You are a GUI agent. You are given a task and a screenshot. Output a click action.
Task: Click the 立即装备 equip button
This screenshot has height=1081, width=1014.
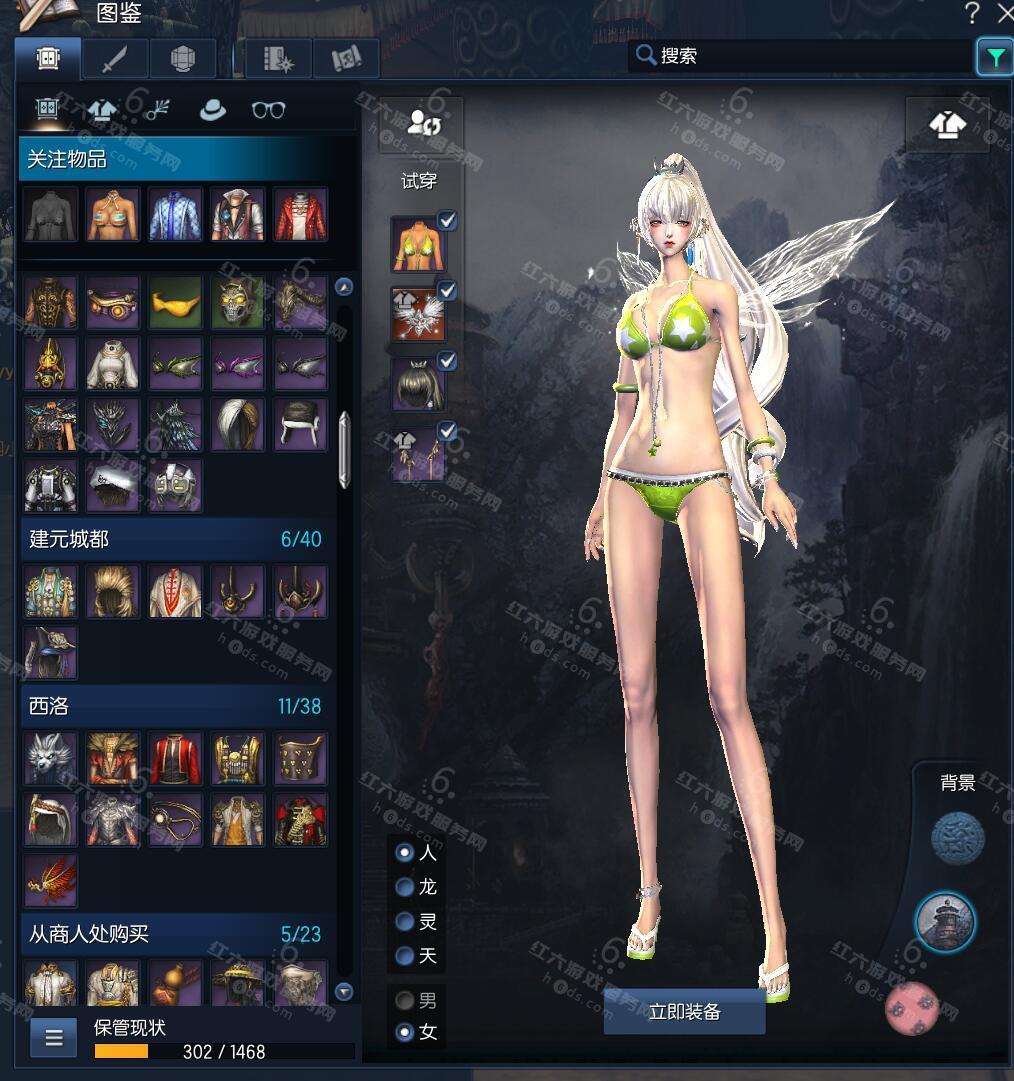click(x=684, y=1012)
